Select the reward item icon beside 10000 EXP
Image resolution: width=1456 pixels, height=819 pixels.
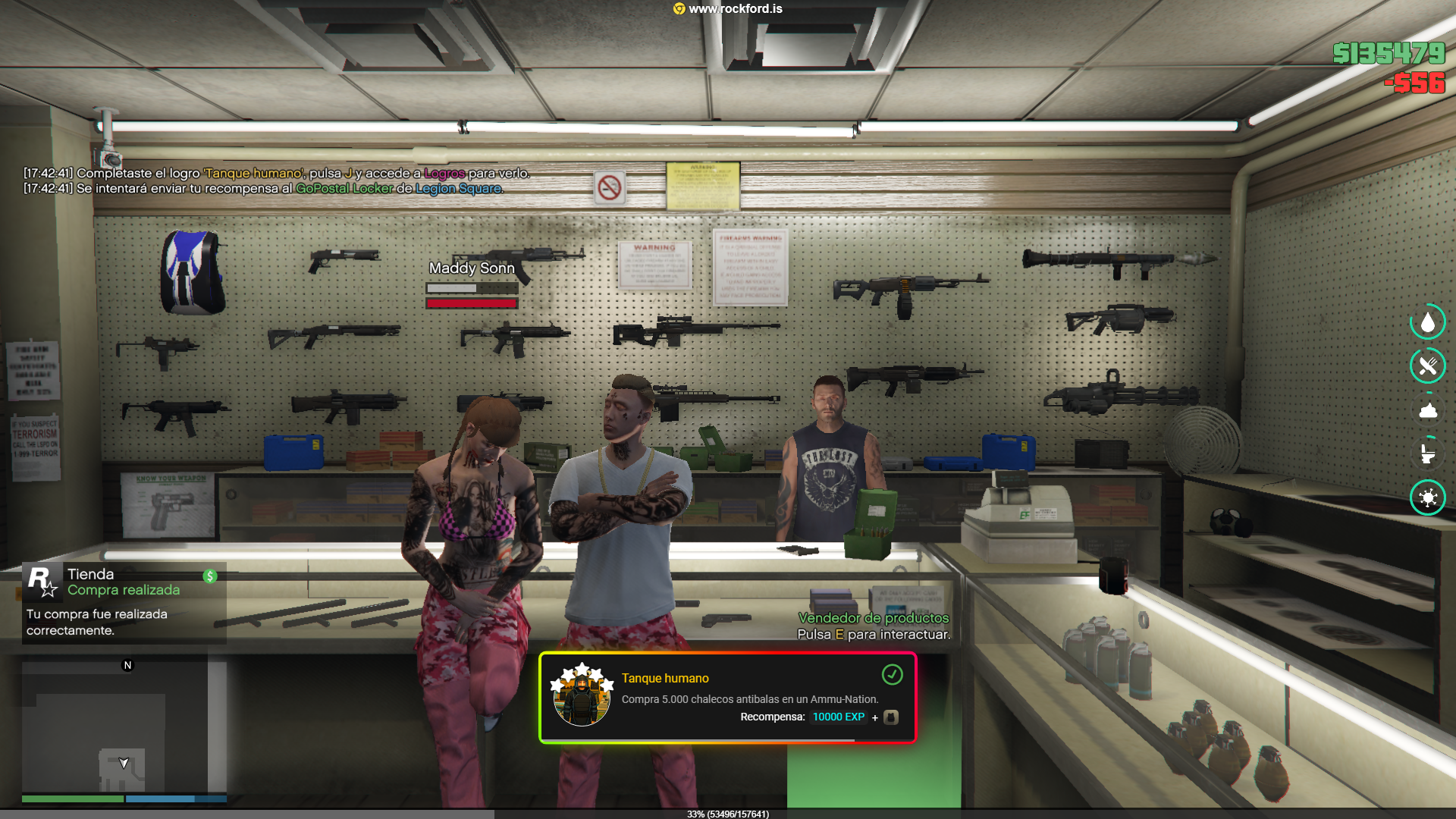pyautogui.click(x=891, y=717)
